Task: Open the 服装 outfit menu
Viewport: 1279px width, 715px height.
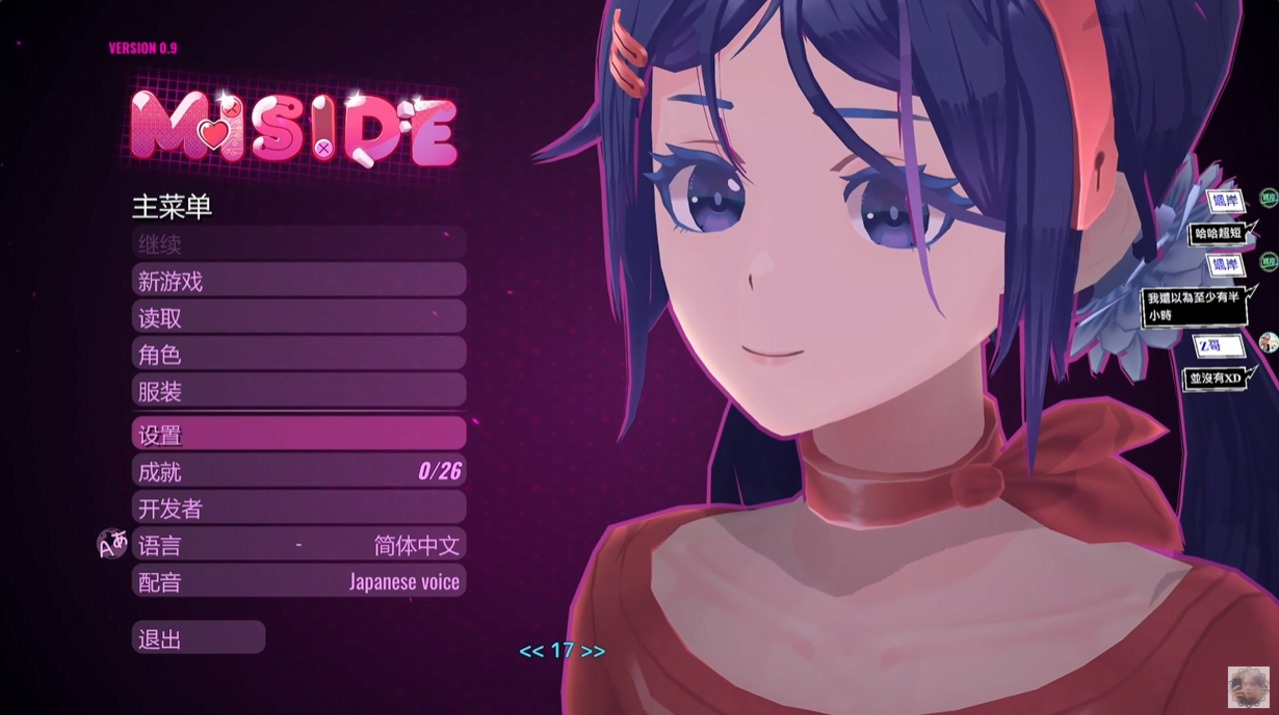Action: 298,392
